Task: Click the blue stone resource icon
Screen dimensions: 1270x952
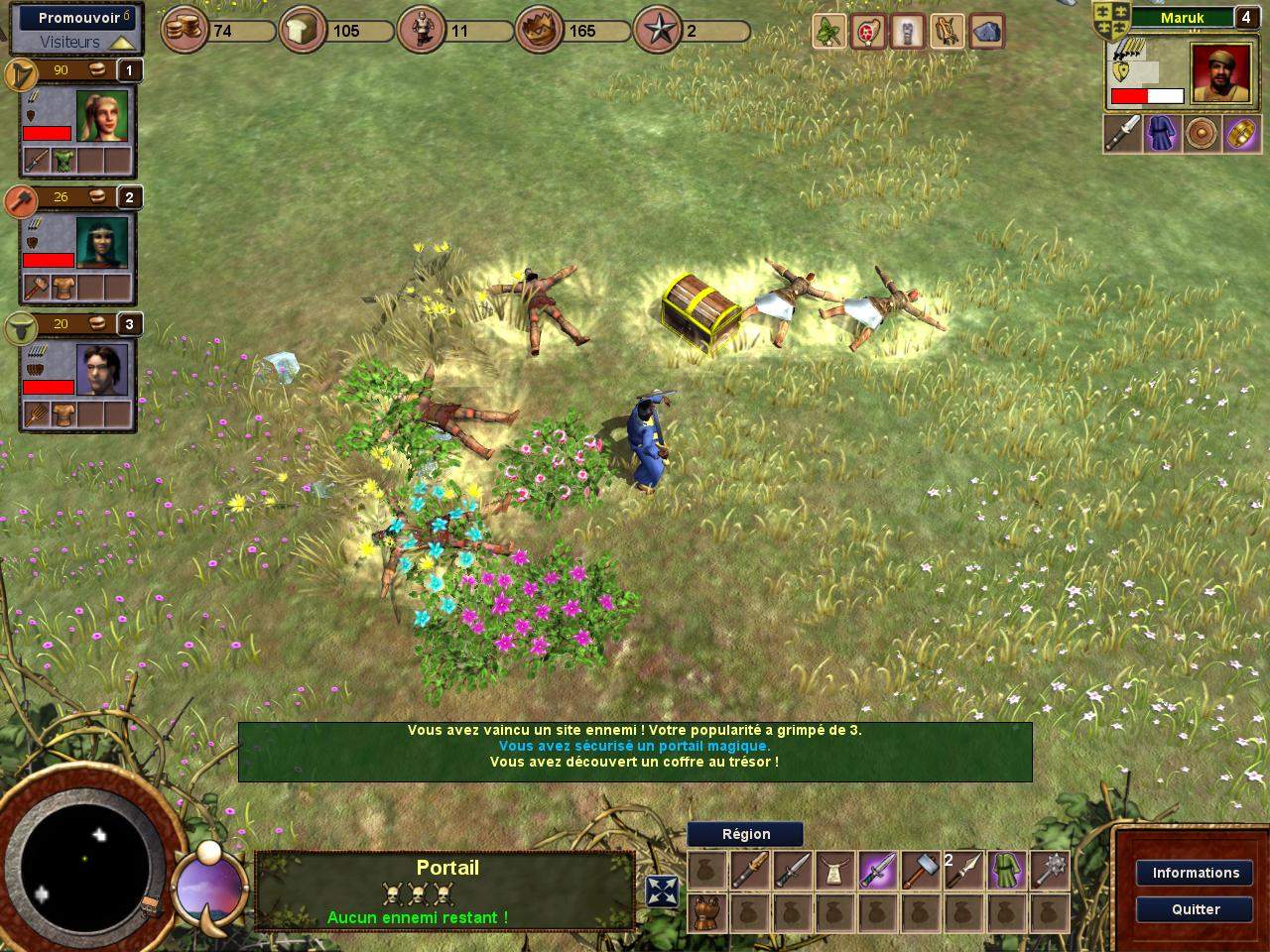Action: pos(986,33)
